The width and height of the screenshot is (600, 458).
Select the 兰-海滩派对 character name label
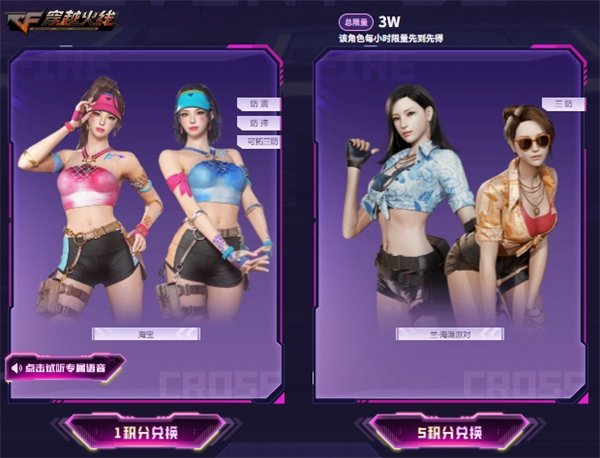(x=450, y=333)
